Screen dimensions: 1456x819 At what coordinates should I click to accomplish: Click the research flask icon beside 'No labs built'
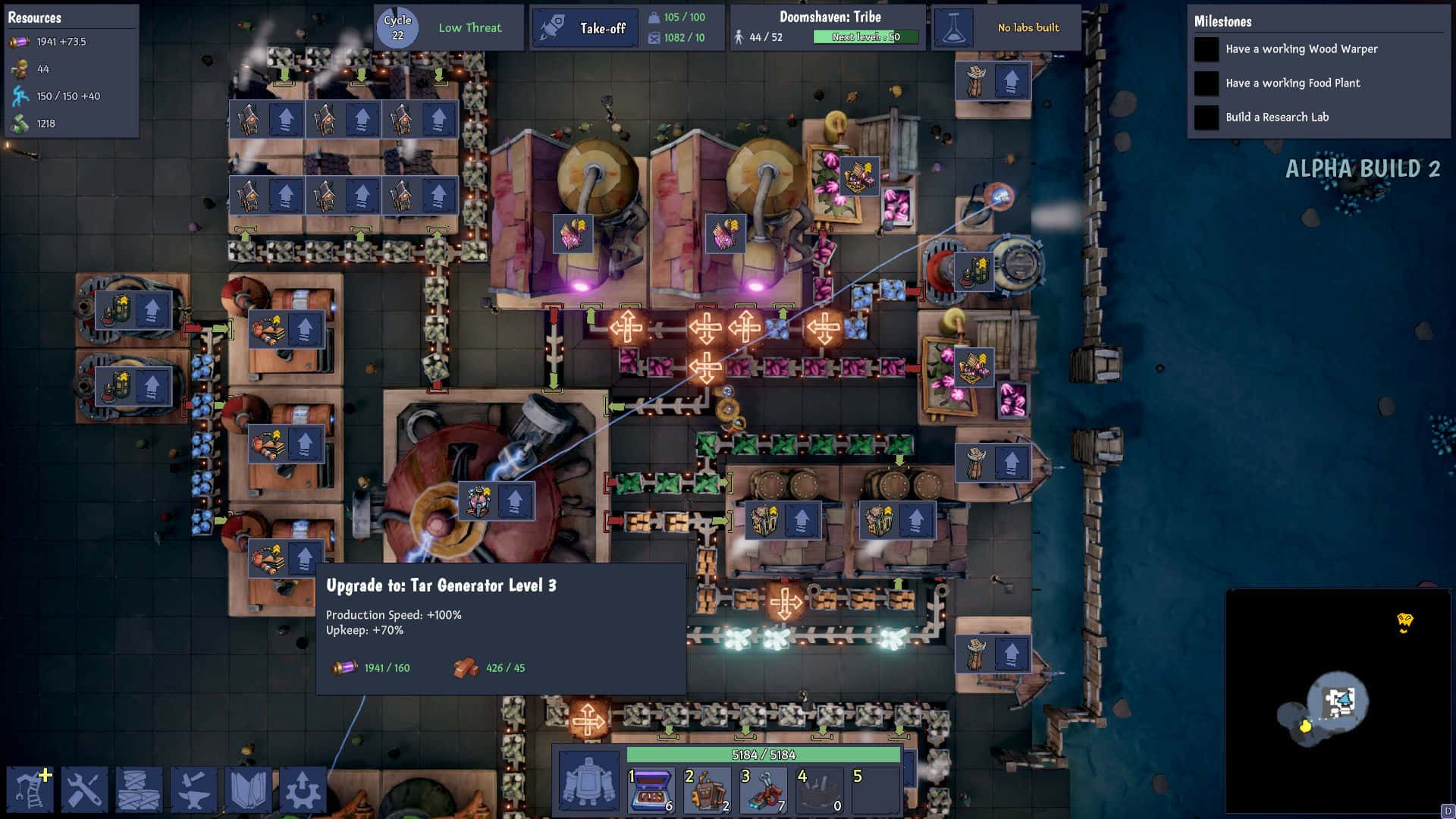point(955,27)
